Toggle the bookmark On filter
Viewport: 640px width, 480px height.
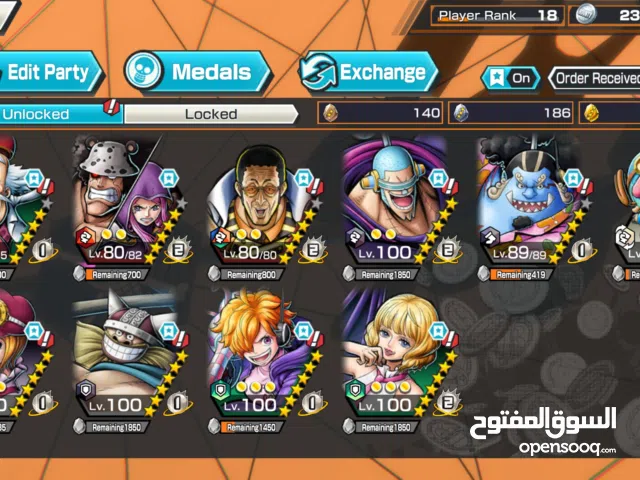coord(508,78)
